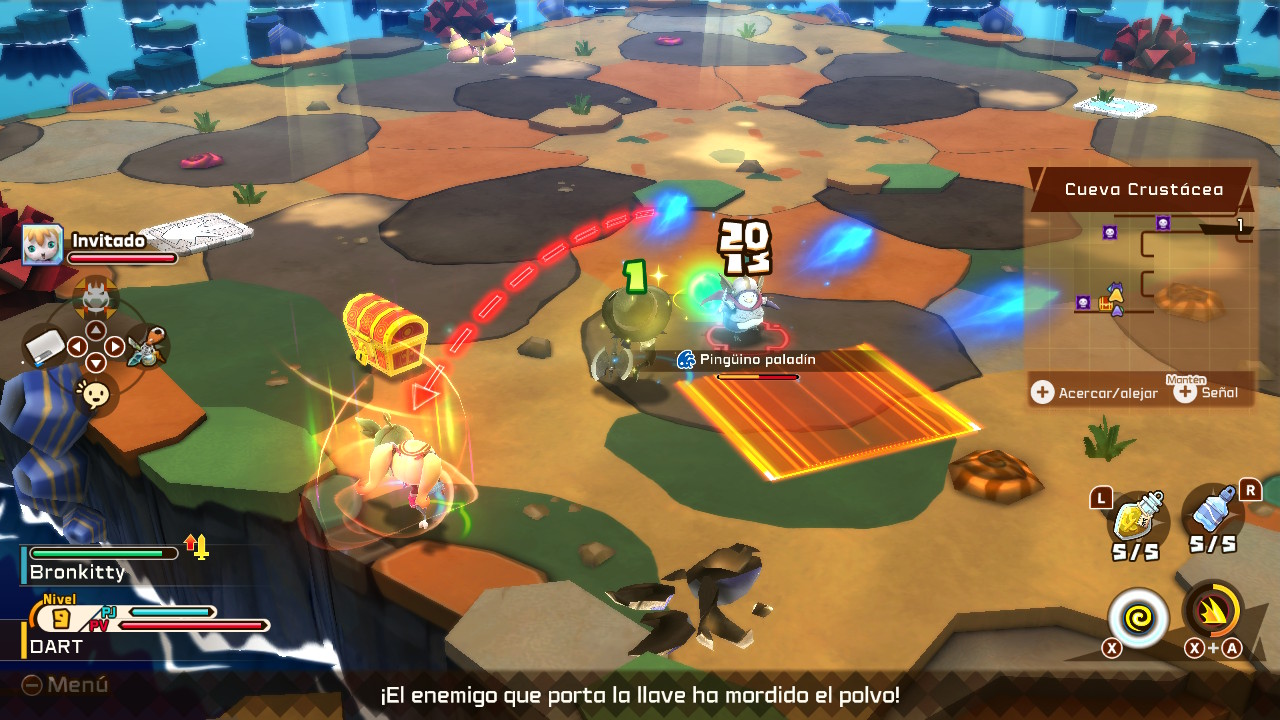The image size is (1280, 720).
Task: Select the cat mask target icon
Action: (95, 295)
